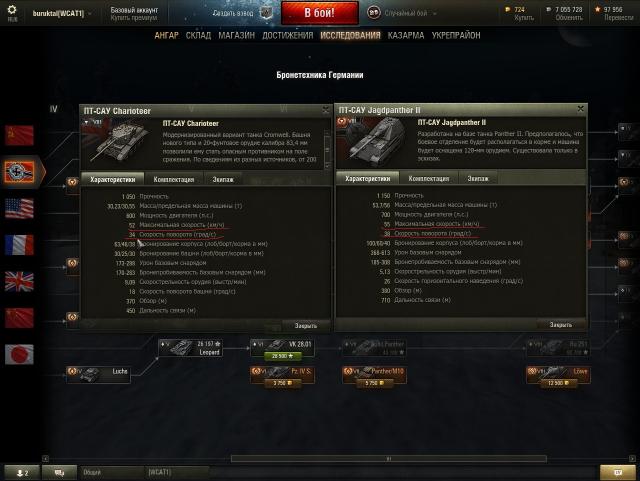640x481 pixels.
Task: Go to the Склад (Depot) section
Action: click(x=199, y=35)
